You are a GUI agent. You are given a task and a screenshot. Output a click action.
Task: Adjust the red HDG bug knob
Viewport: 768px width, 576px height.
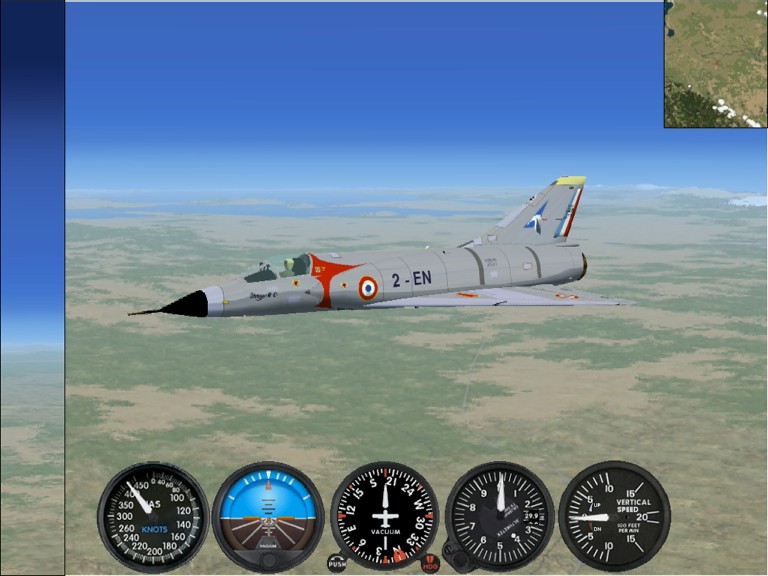point(431,563)
